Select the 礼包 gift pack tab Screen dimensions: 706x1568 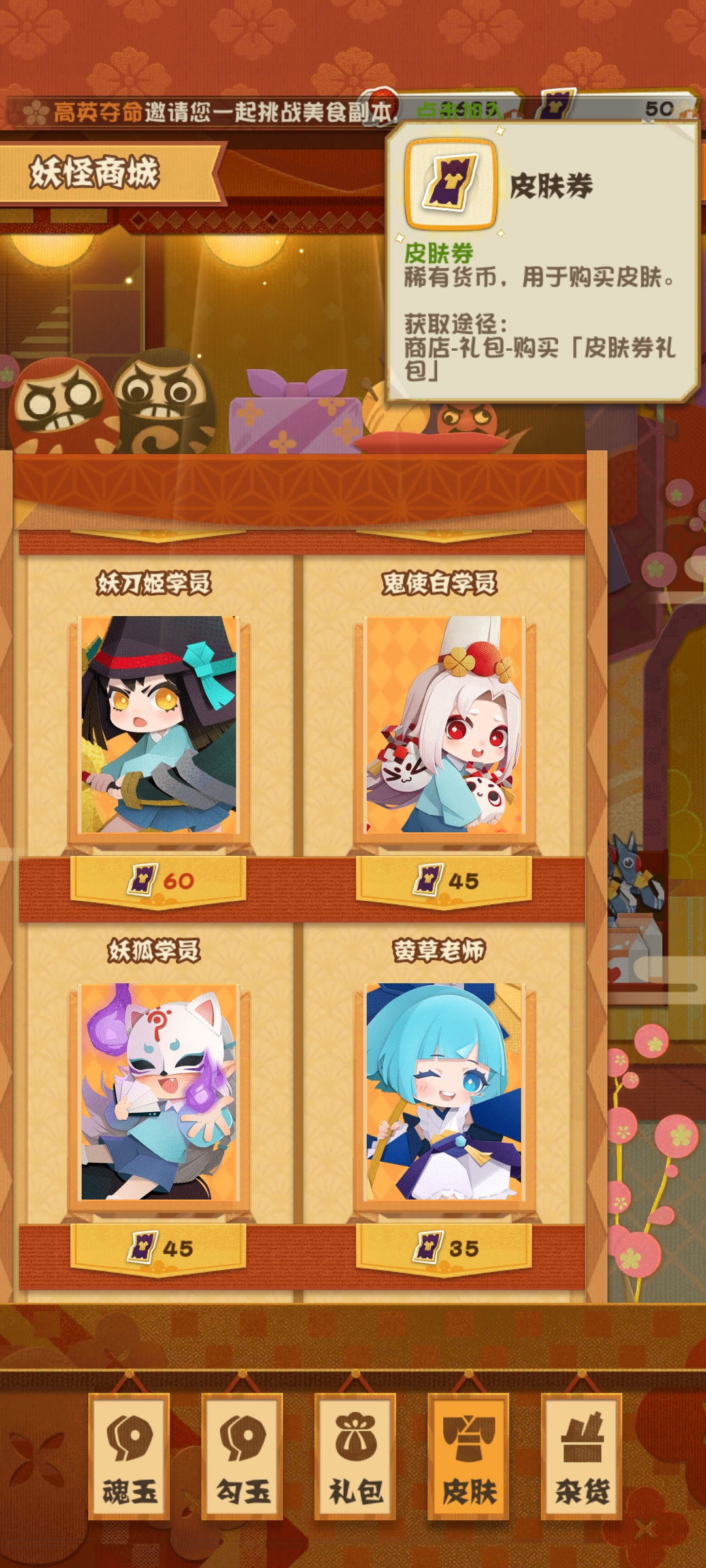[356, 1456]
